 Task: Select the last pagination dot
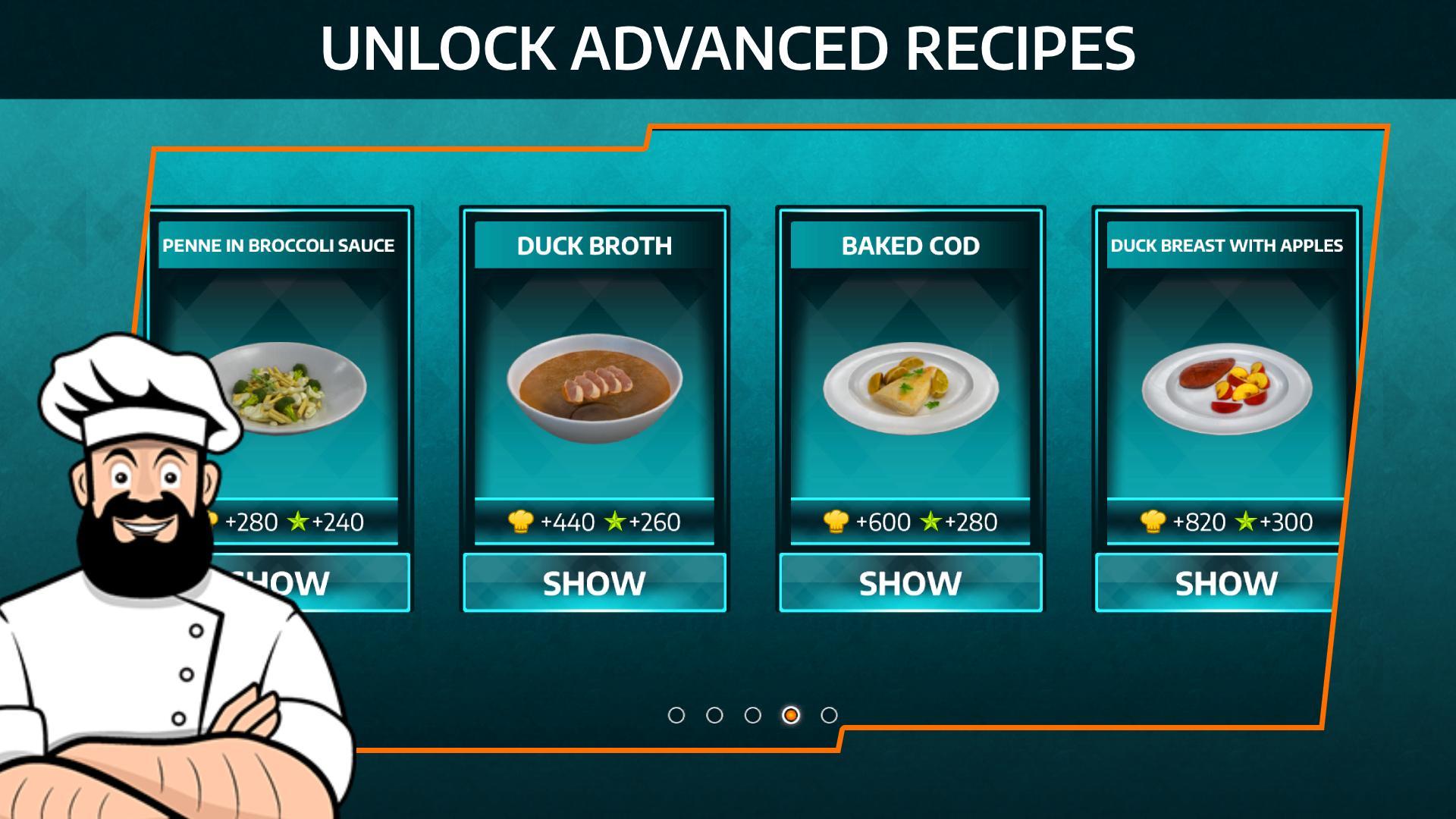click(x=829, y=714)
